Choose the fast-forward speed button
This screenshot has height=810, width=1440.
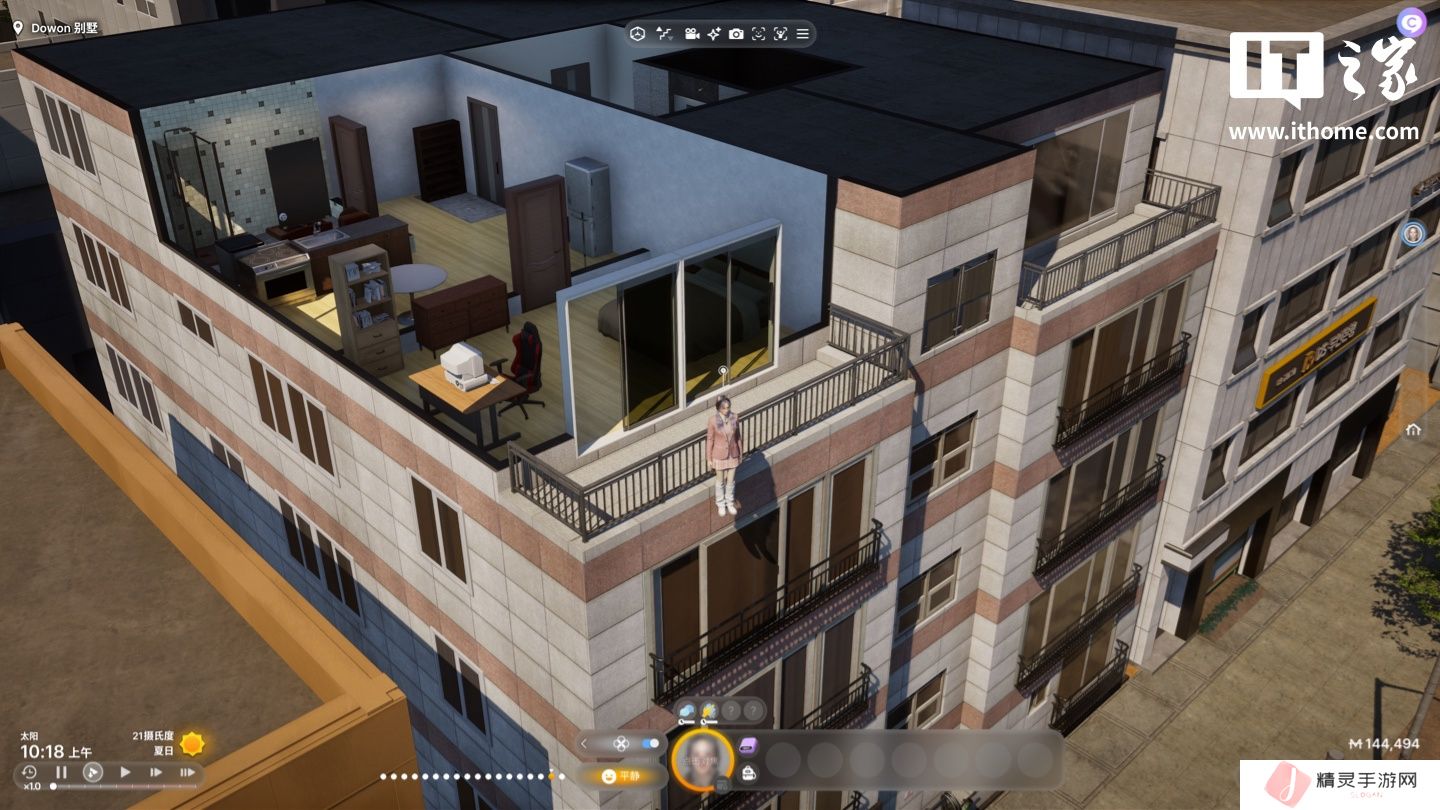point(156,772)
